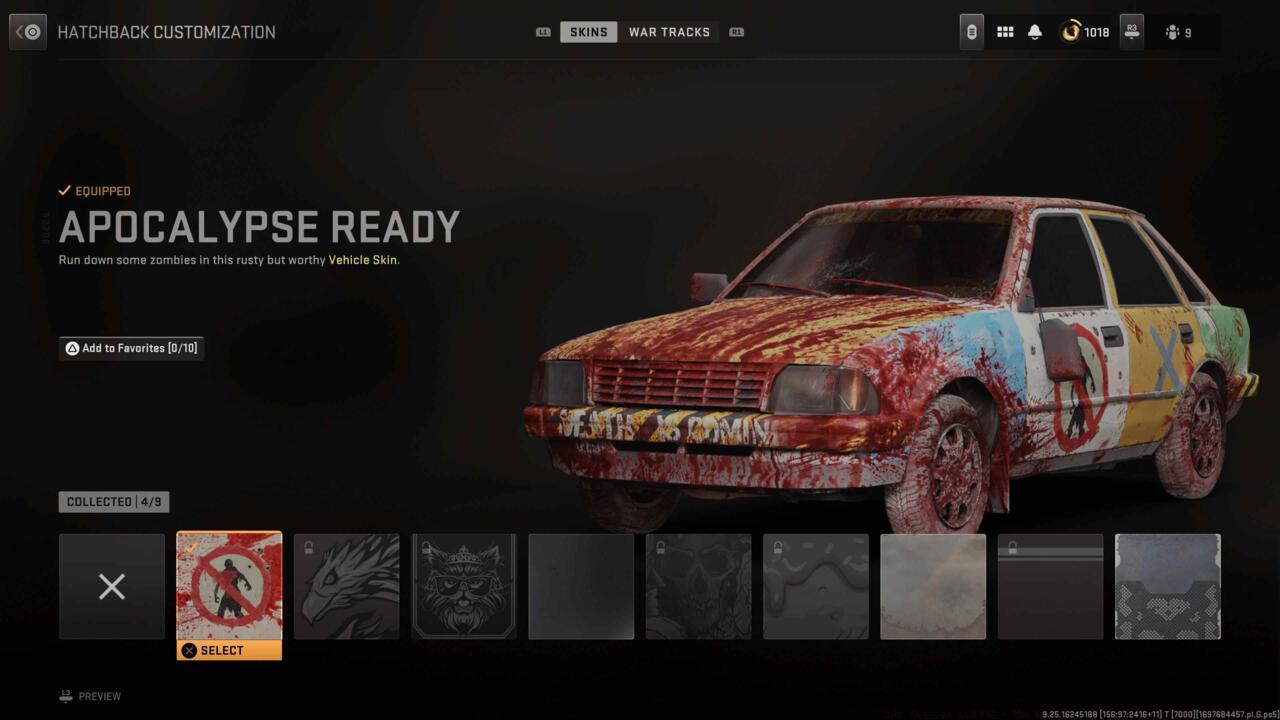Click the apps grid icon
This screenshot has width=1280, height=720.
pyautogui.click(x=1005, y=31)
